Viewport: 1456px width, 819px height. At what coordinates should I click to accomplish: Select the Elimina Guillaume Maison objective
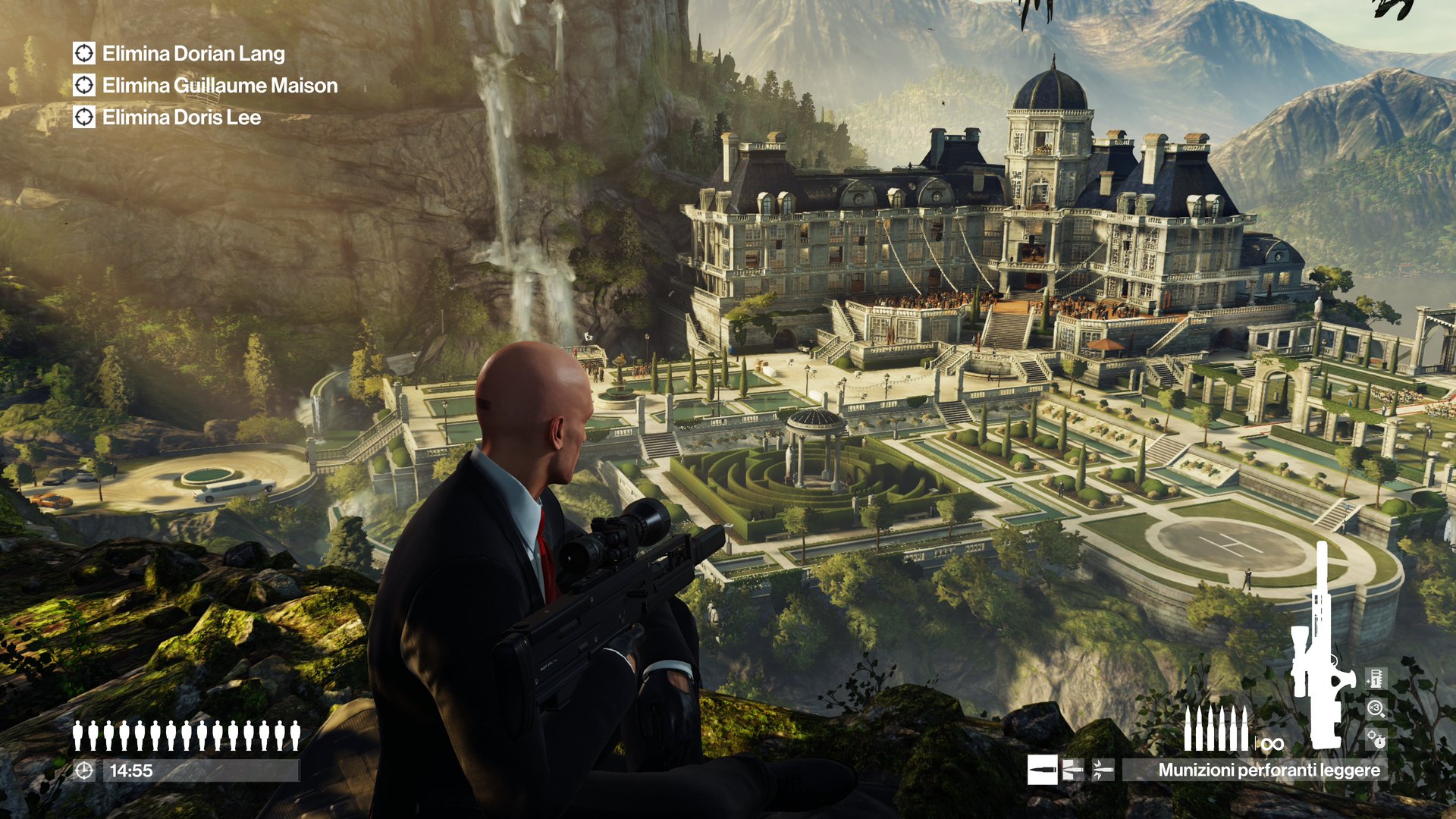pyautogui.click(x=220, y=86)
